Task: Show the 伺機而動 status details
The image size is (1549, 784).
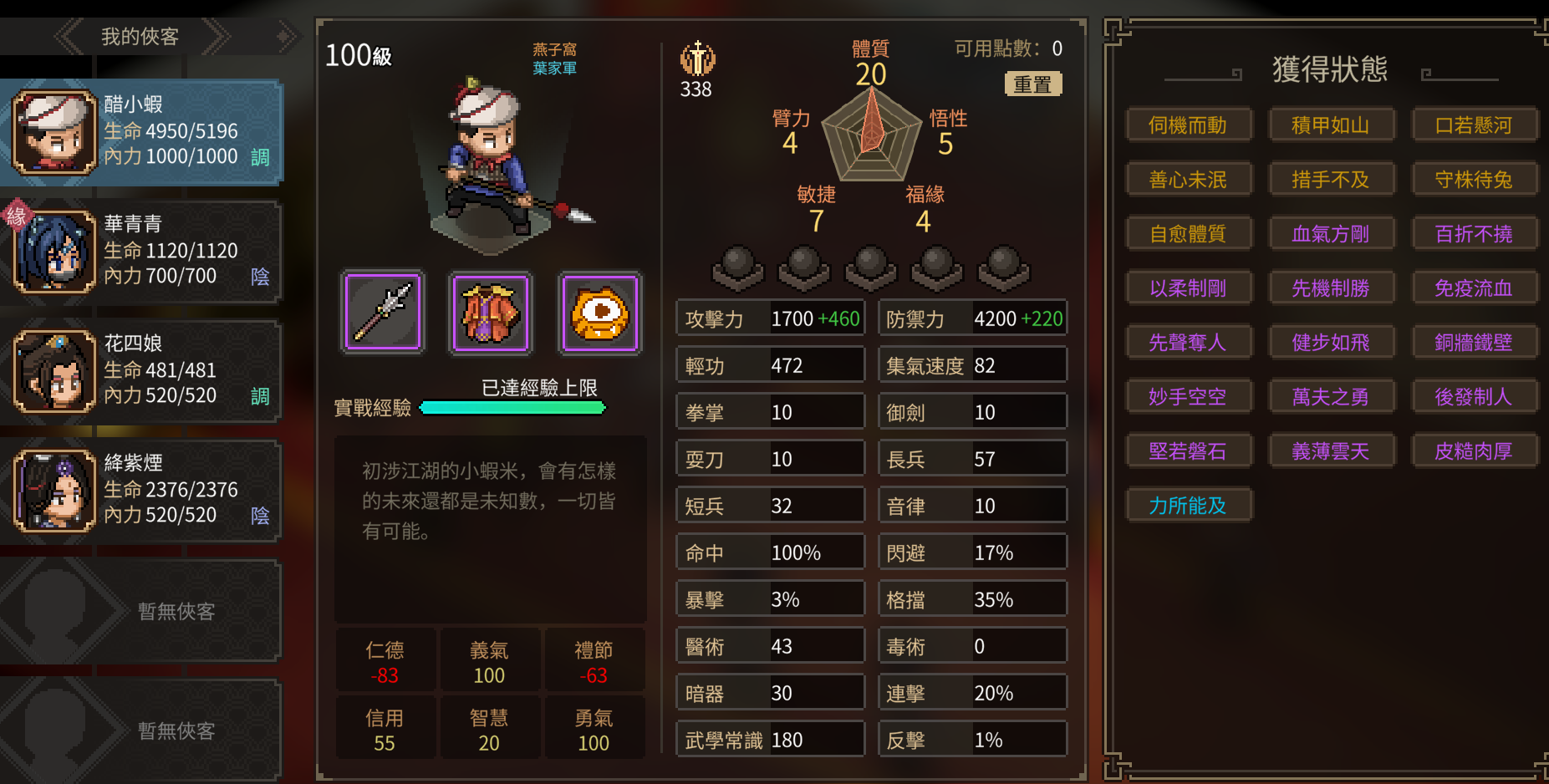Action: 1188,125
